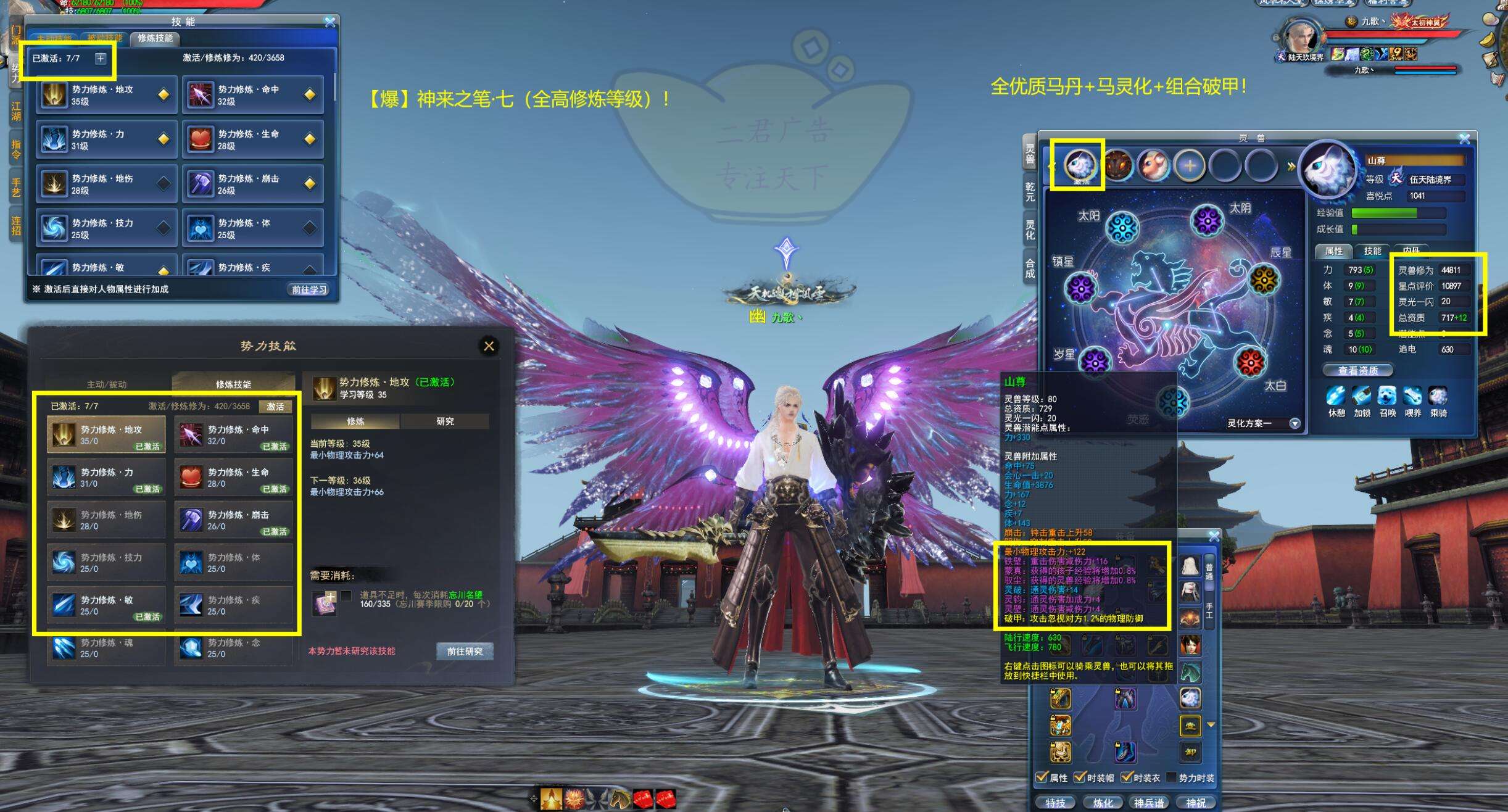Screen dimensions: 1508x812
Task: Hit the 激活 button beside cultivation points
Action: pos(275,407)
